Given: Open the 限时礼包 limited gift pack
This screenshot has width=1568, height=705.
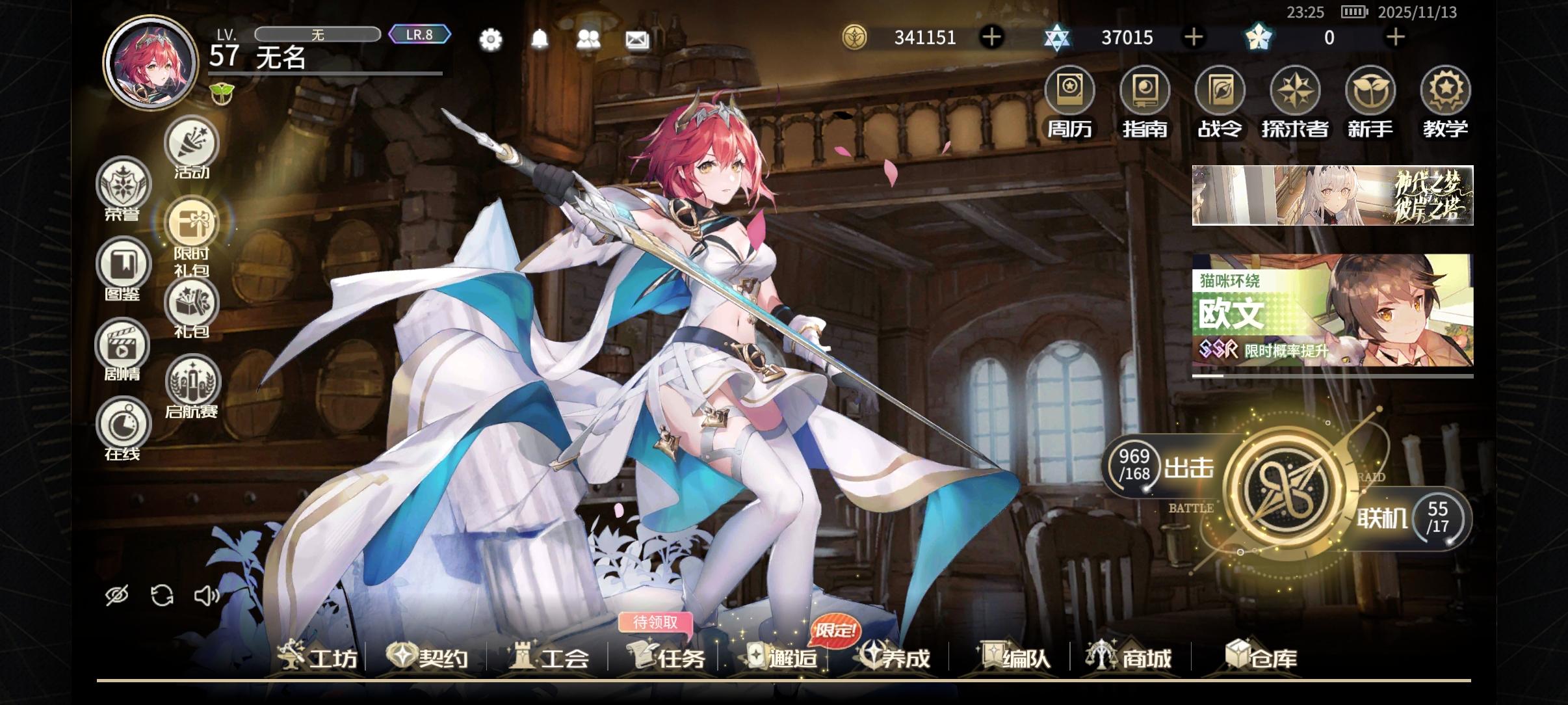Looking at the screenshot, I should [192, 222].
